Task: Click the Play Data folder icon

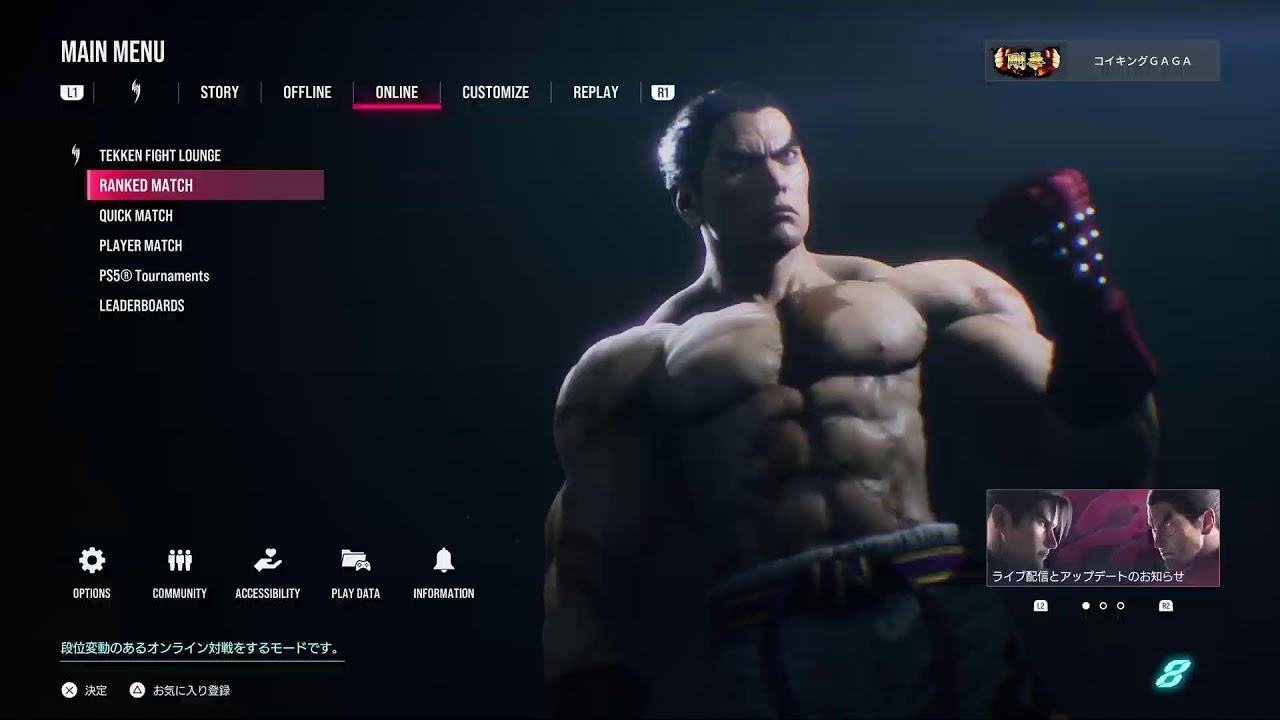Action: tap(355, 562)
